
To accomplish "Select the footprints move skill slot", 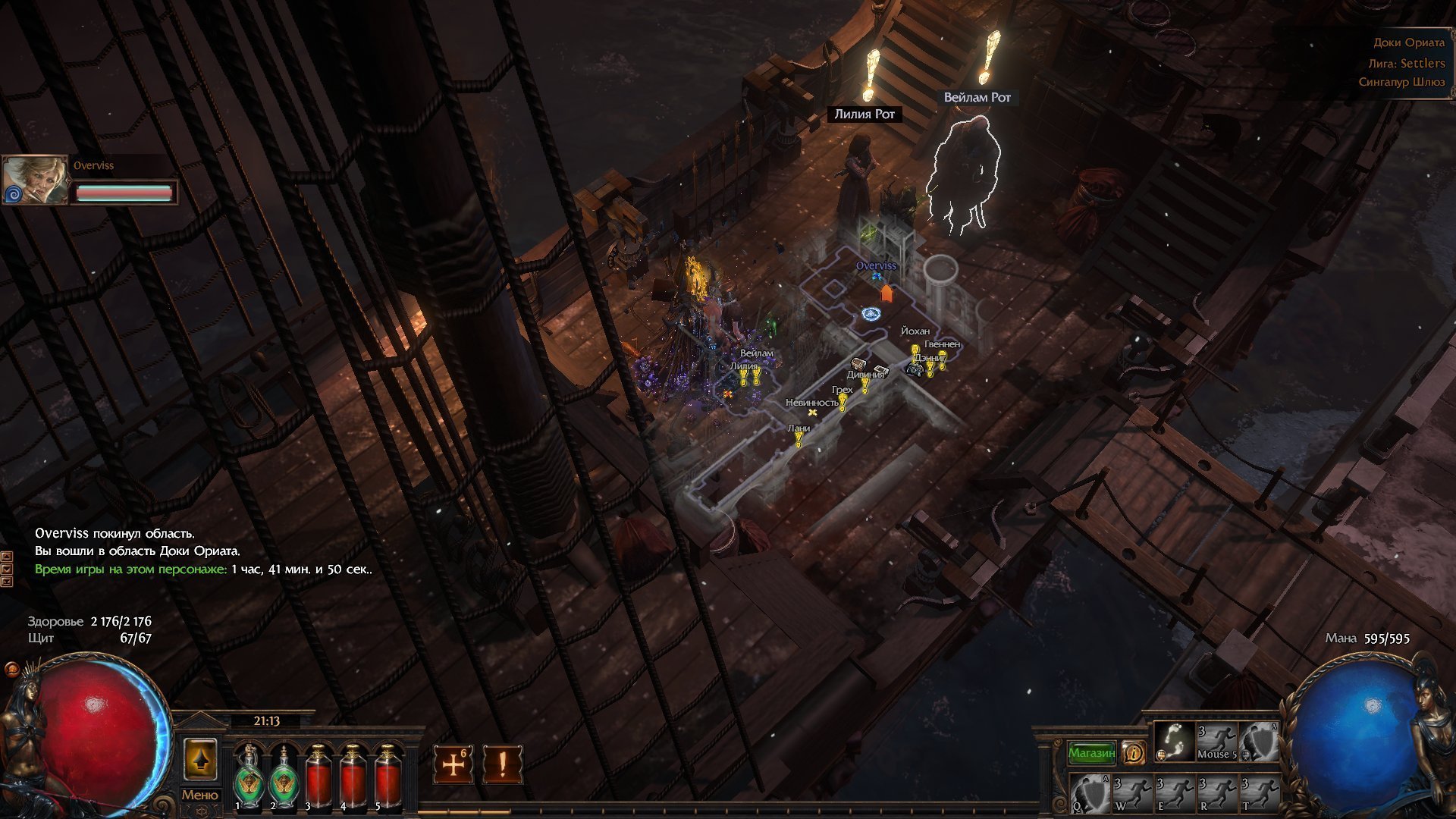I will pos(1173,742).
